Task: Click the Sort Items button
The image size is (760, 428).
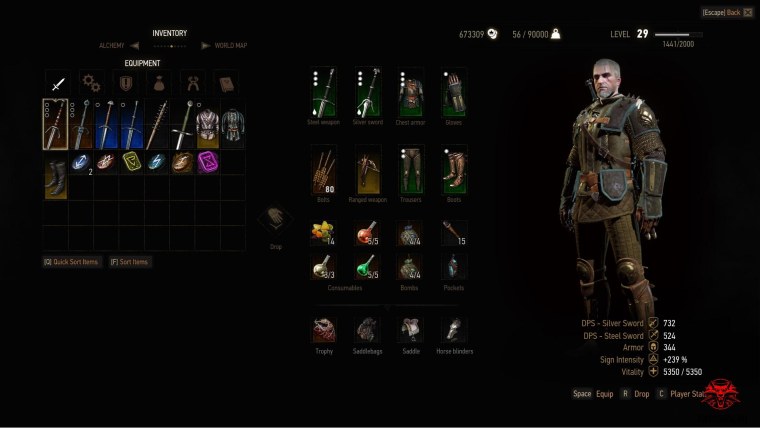Action: [x=130, y=262]
